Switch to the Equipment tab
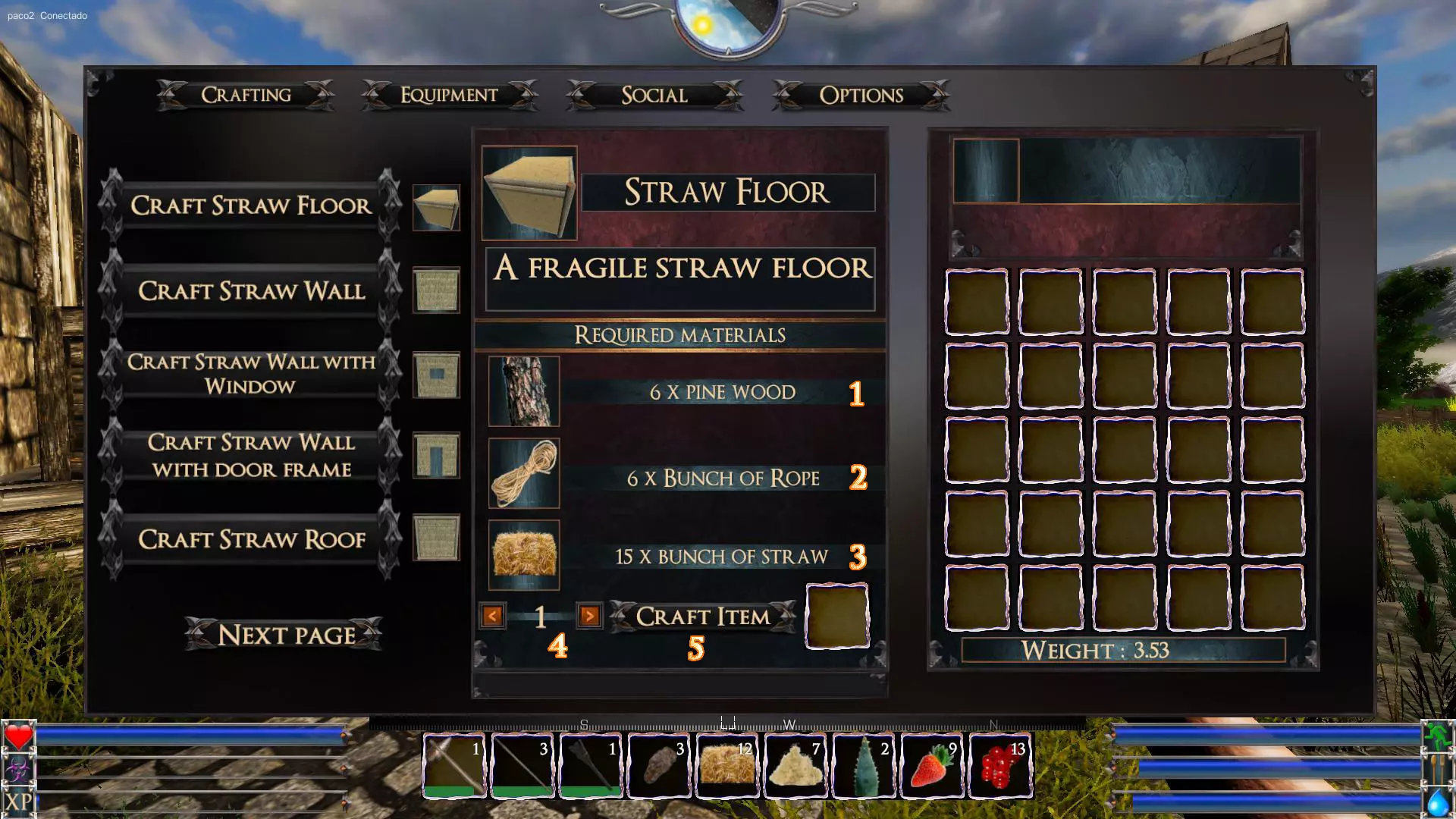Image resolution: width=1456 pixels, height=819 pixels. [449, 95]
